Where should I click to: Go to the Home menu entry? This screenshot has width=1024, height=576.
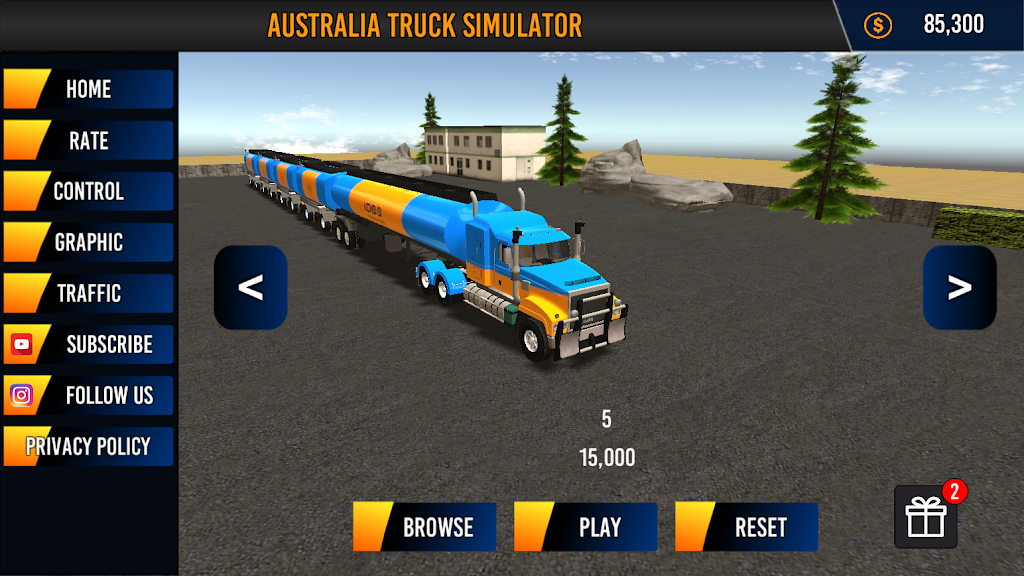(88, 89)
